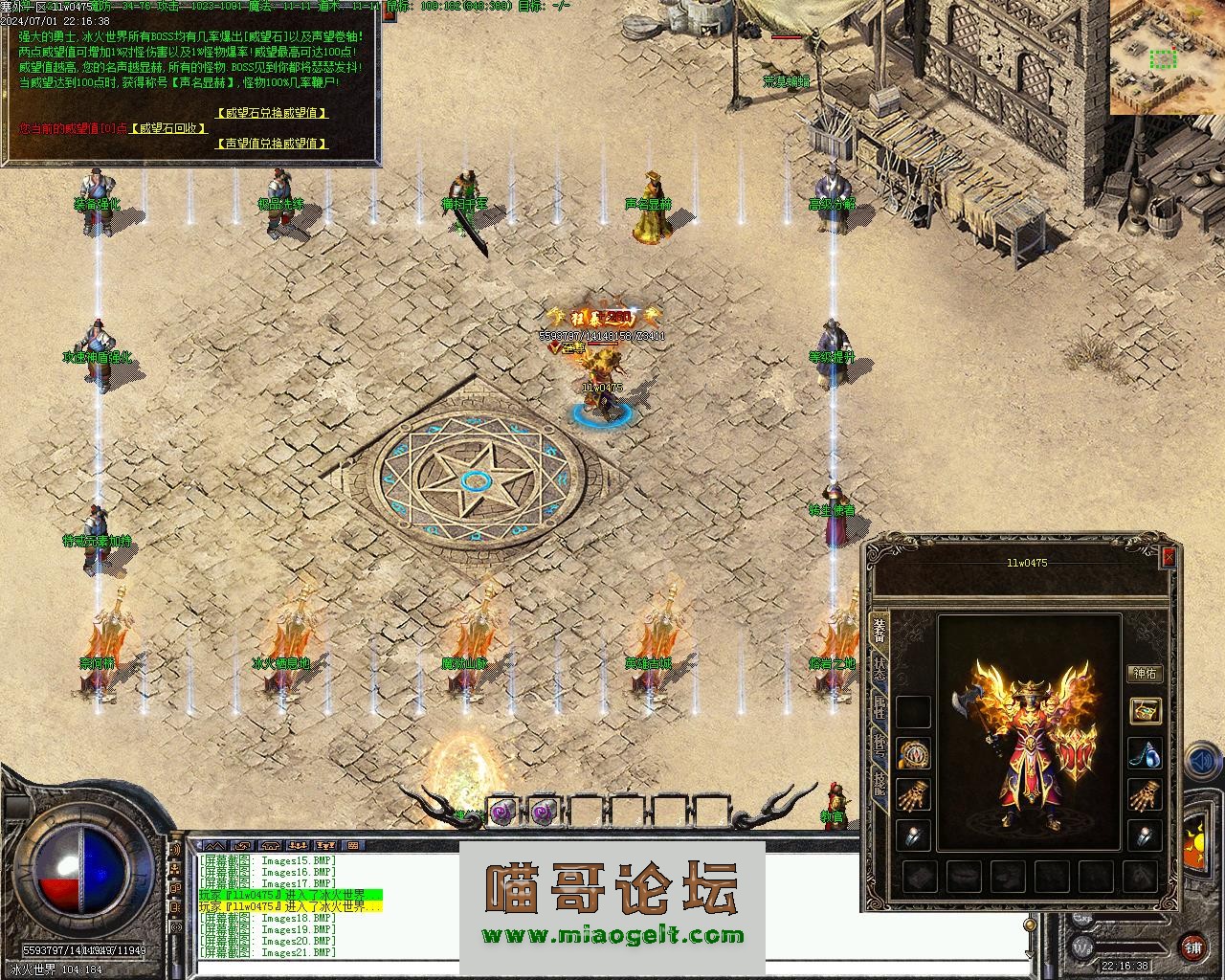
Task: Close the character equipment panel
Action: (x=1169, y=557)
